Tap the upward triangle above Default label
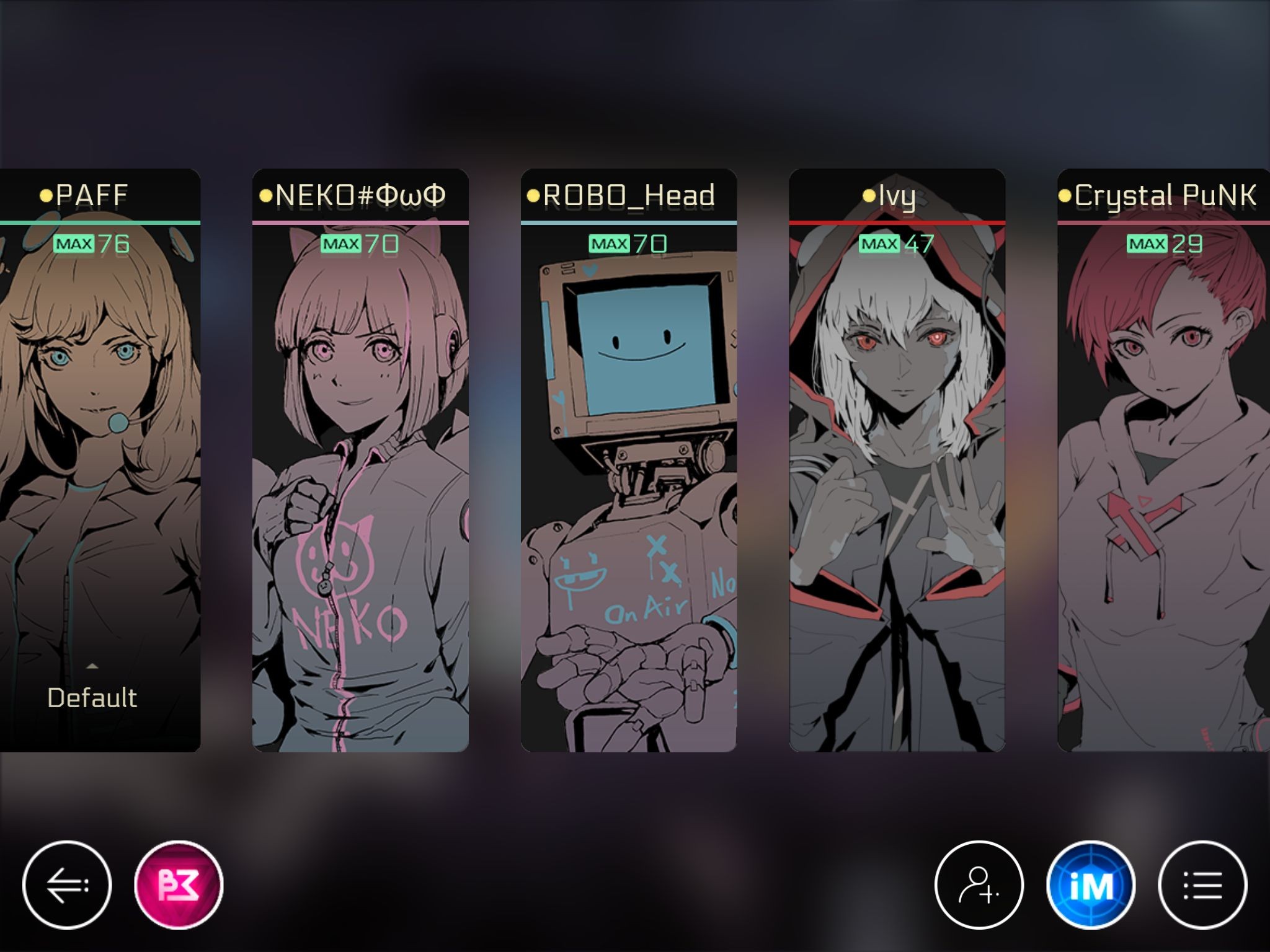Screen dimensions: 1270x952 tap(93, 666)
